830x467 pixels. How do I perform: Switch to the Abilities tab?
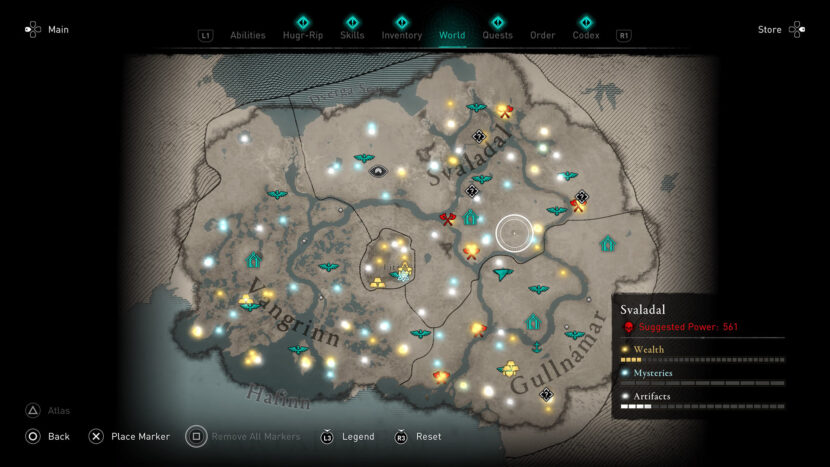(x=248, y=35)
